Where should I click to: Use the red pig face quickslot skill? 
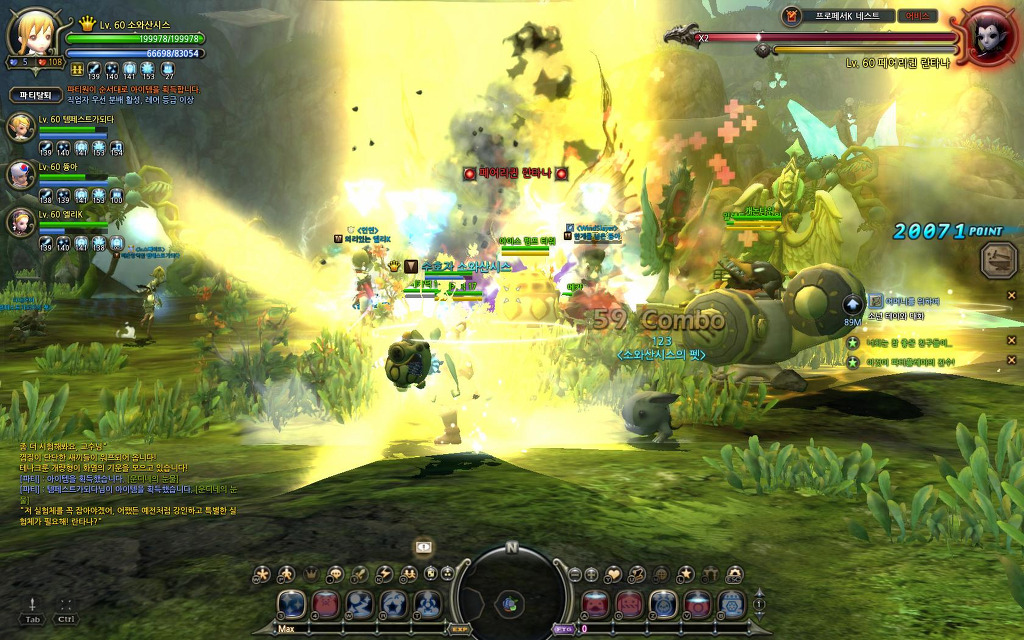tap(326, 604)
